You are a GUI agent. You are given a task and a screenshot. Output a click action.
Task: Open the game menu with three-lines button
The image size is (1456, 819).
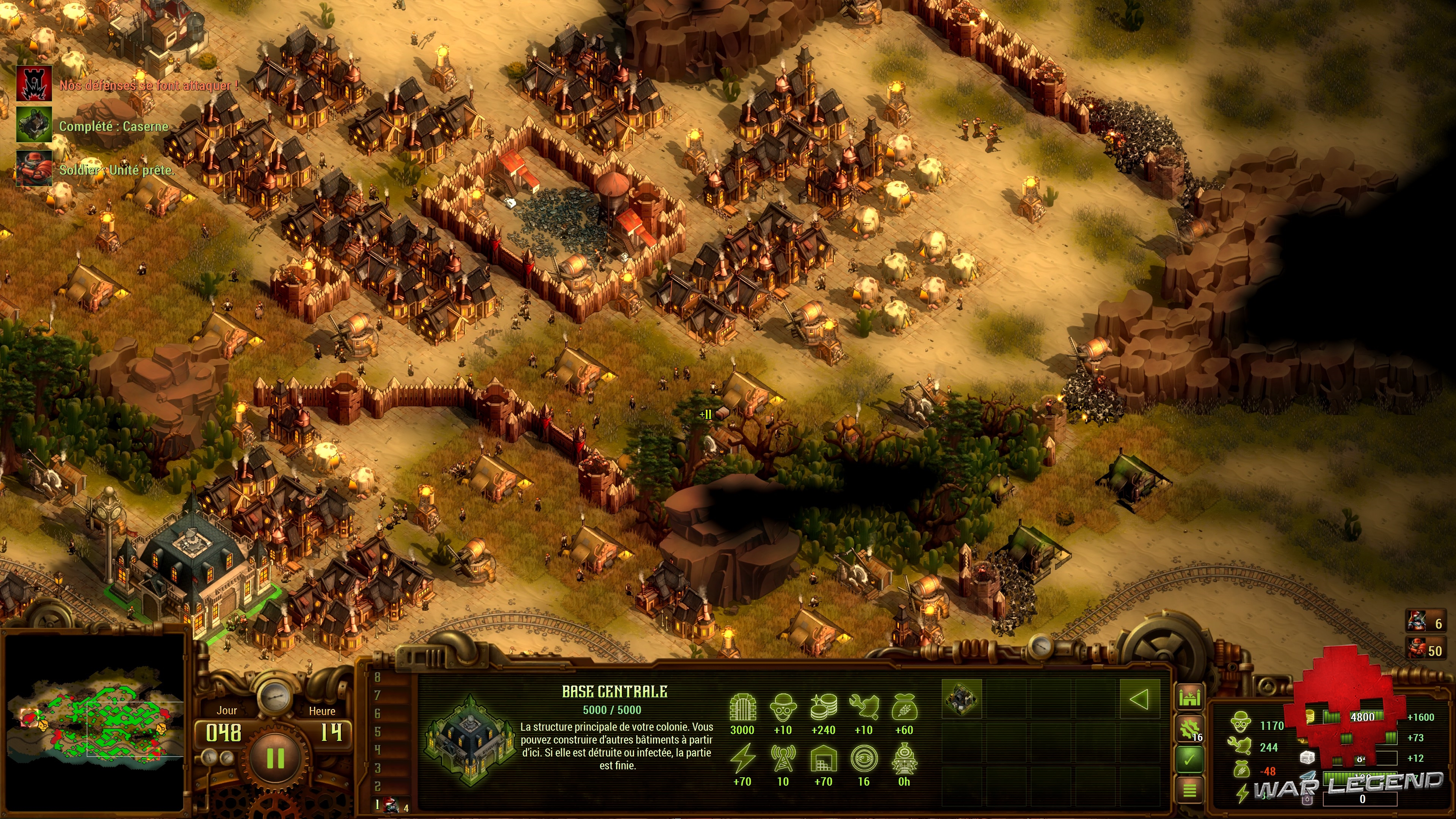tap(1190, 789)
